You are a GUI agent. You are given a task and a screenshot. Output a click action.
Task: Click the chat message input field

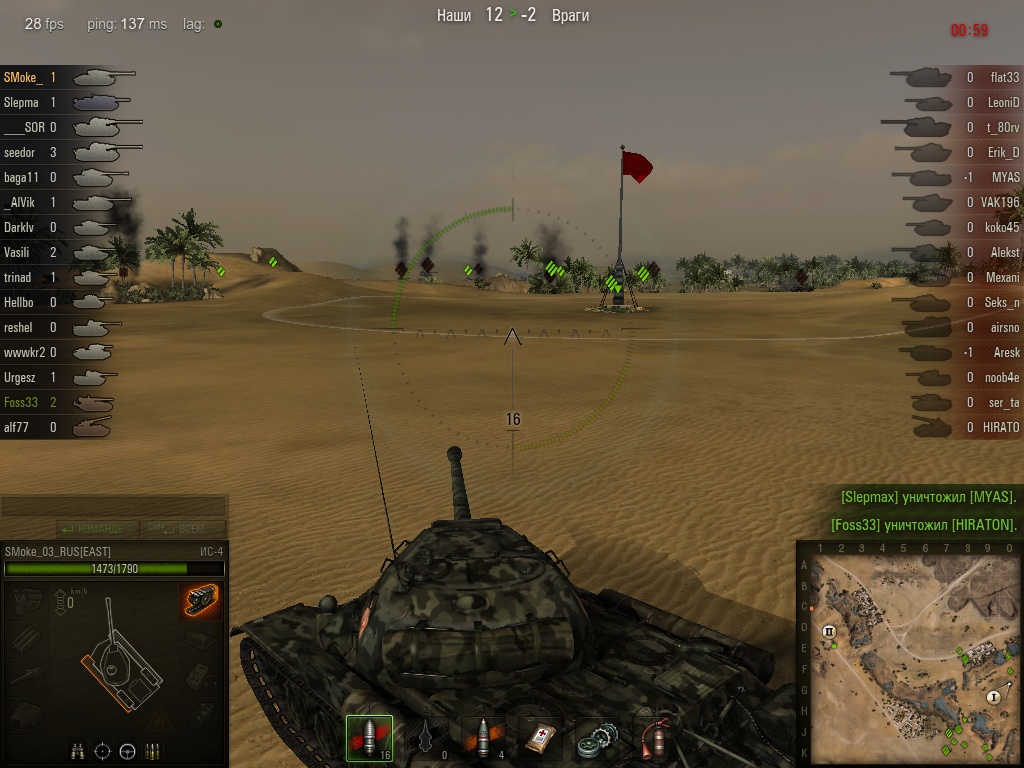point(114,506)
